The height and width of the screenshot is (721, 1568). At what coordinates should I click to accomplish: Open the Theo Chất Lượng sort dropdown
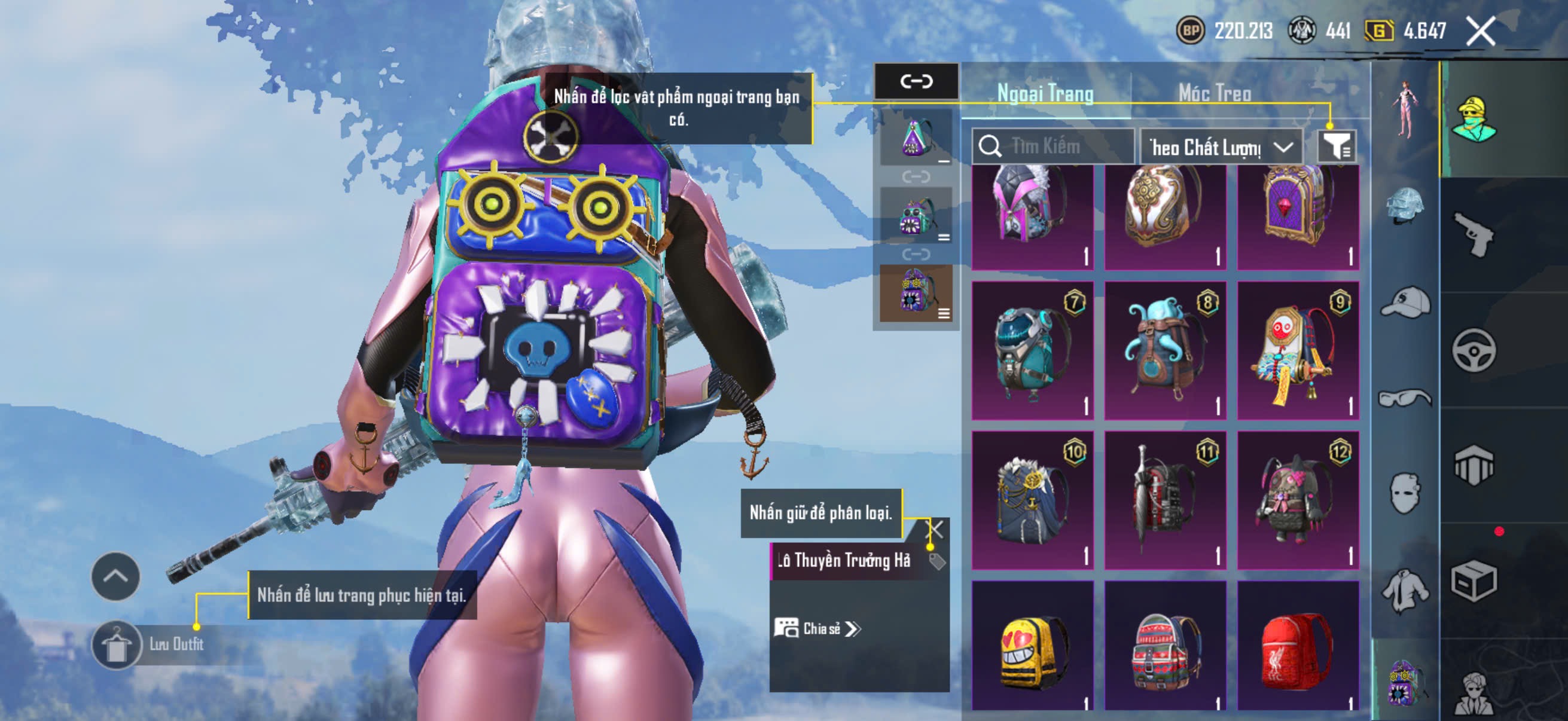pyautogui.click(x=1221, y=146)
